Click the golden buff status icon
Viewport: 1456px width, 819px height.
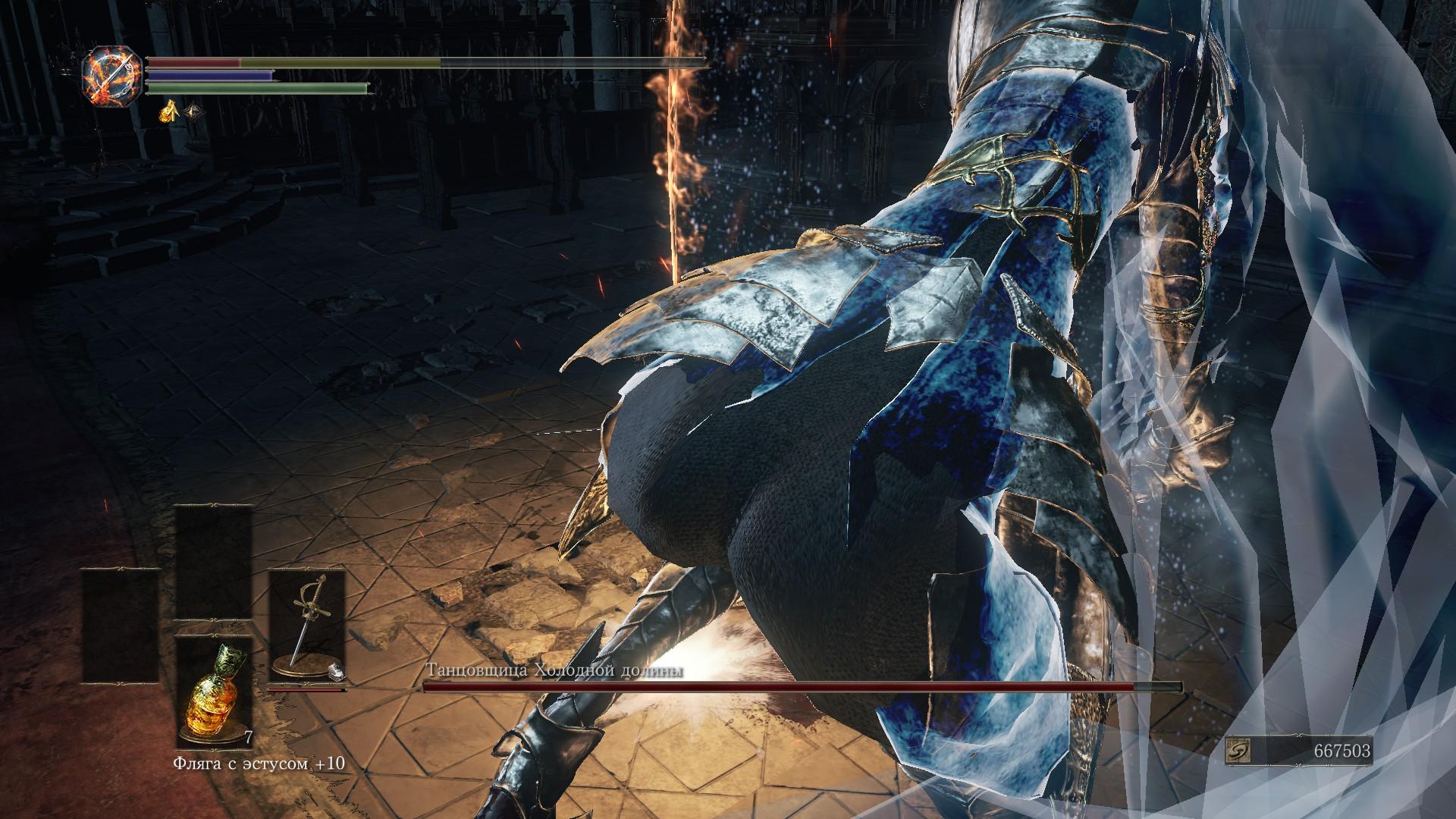click(x=168, y=113)
